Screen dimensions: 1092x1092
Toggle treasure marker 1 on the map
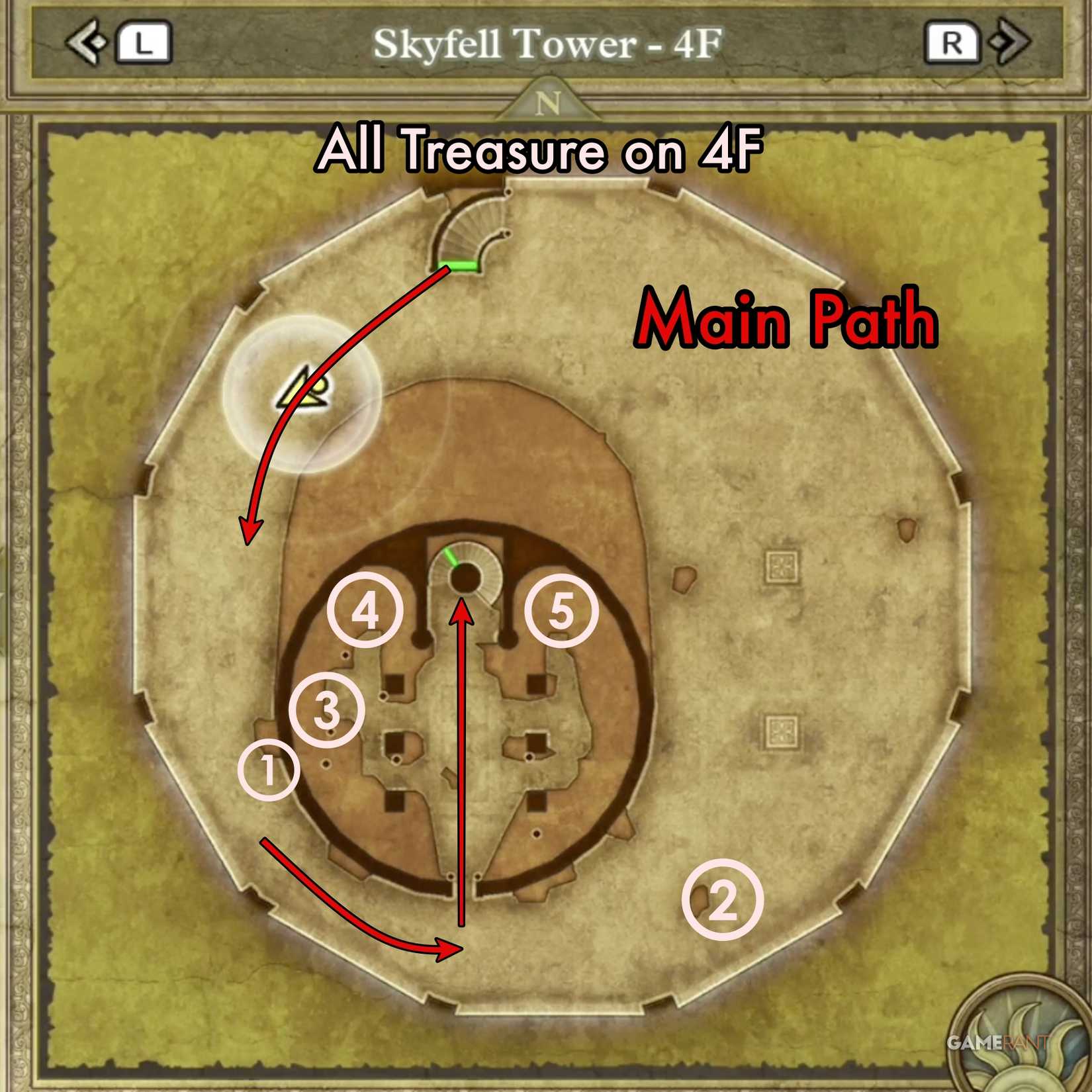(267, 770)
